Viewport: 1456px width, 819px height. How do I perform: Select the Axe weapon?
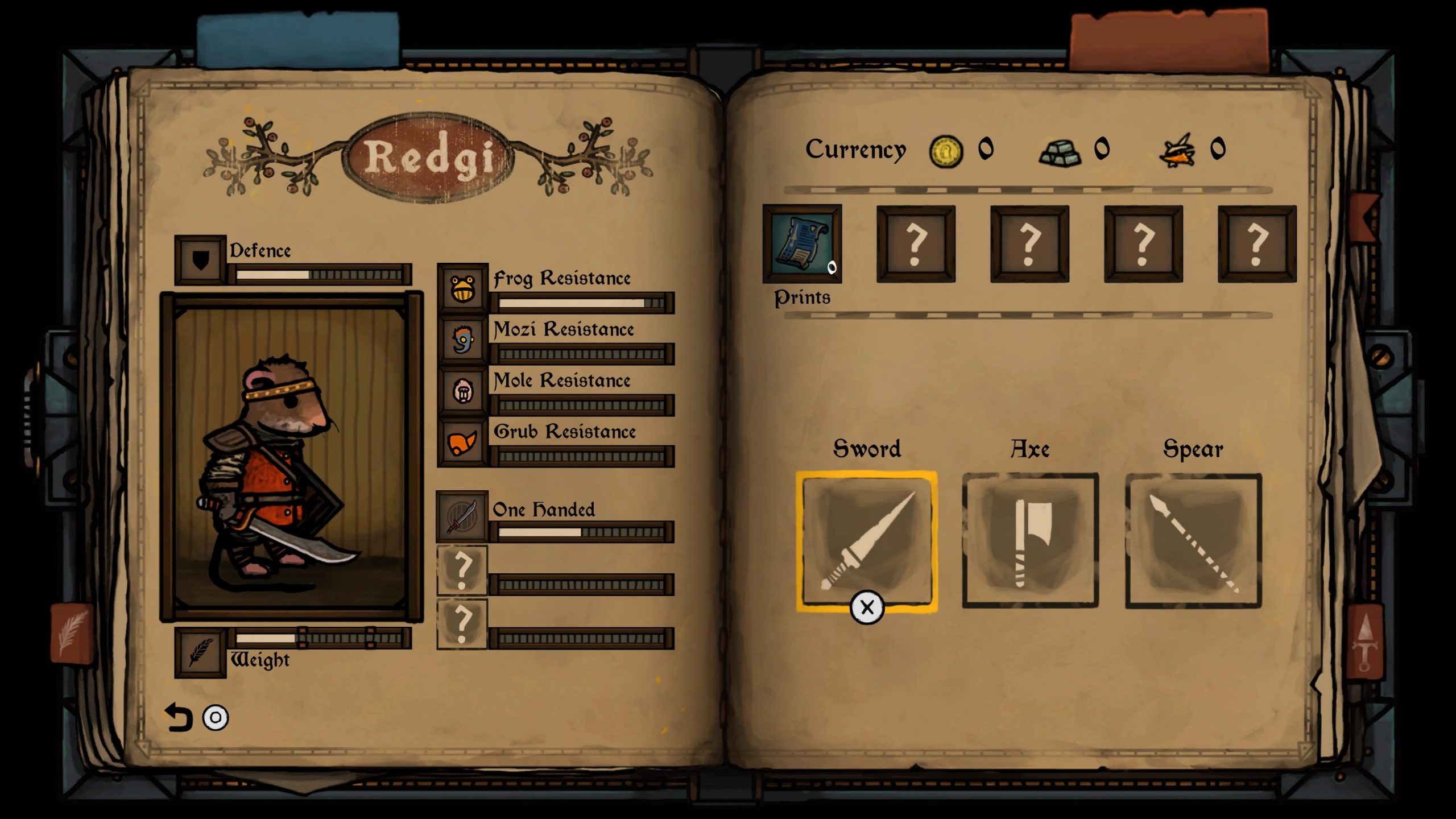click(1031, 540)
